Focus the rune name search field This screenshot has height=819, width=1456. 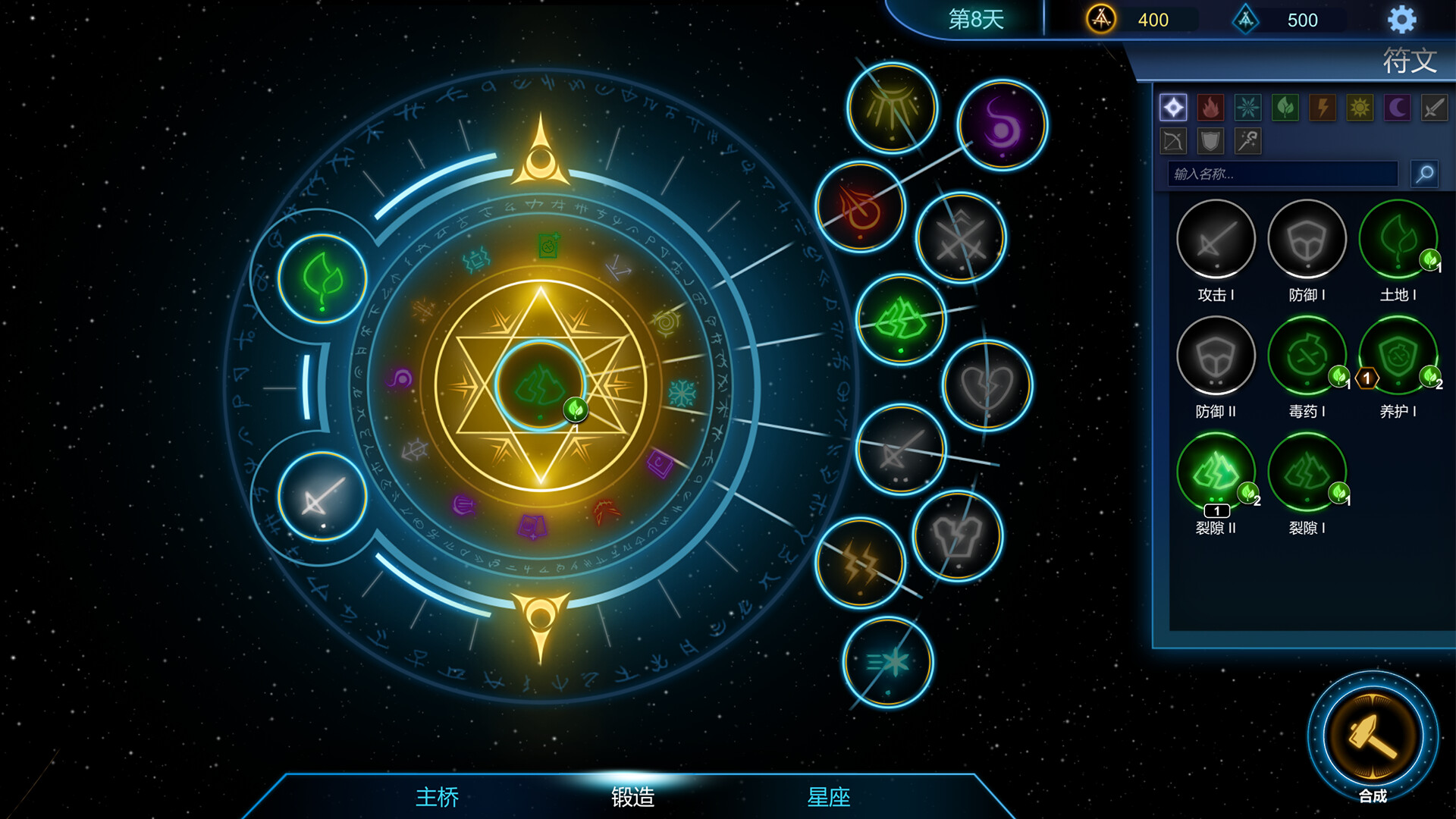1282,174
